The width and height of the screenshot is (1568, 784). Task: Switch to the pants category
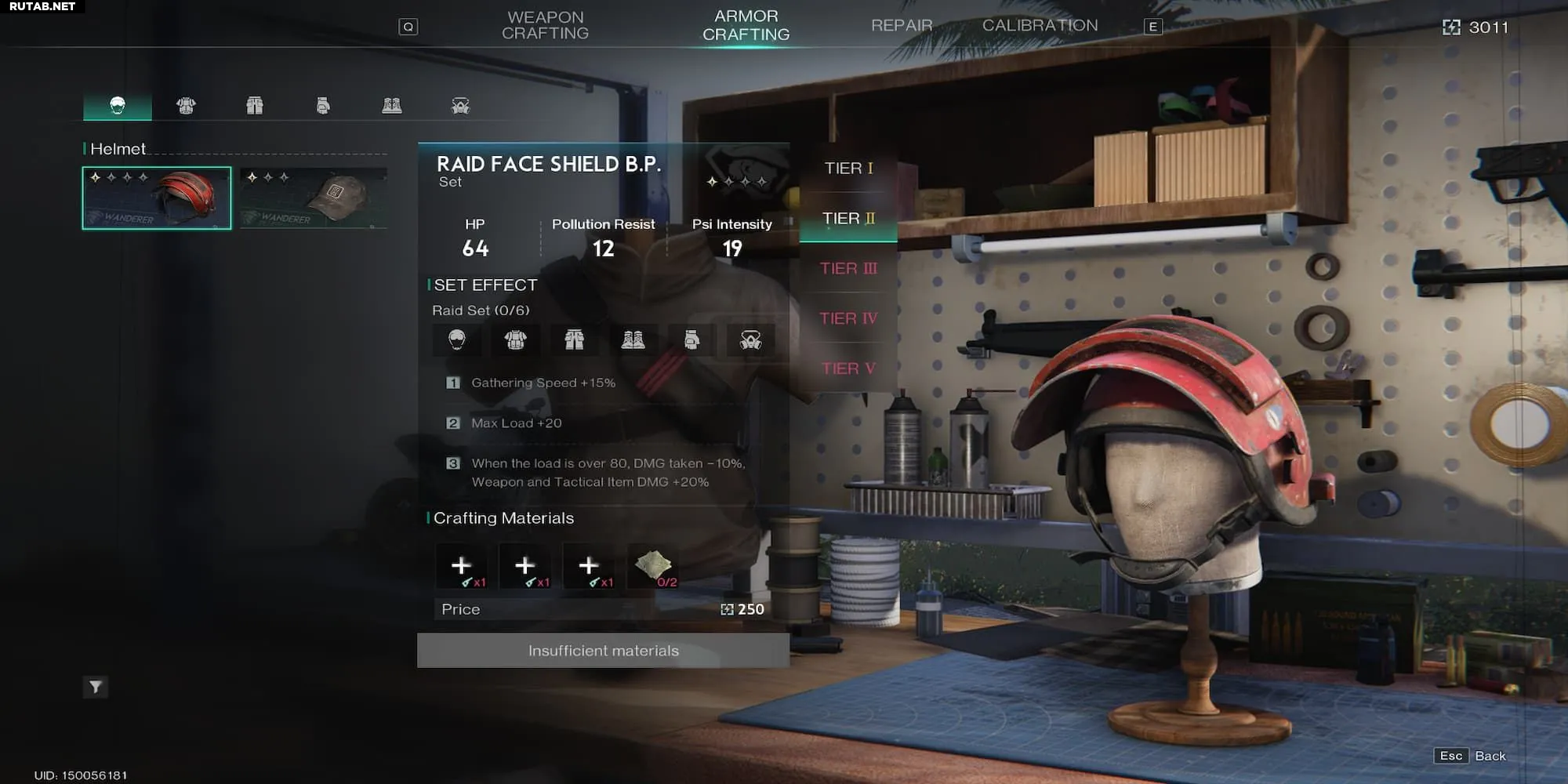(255, 106)
